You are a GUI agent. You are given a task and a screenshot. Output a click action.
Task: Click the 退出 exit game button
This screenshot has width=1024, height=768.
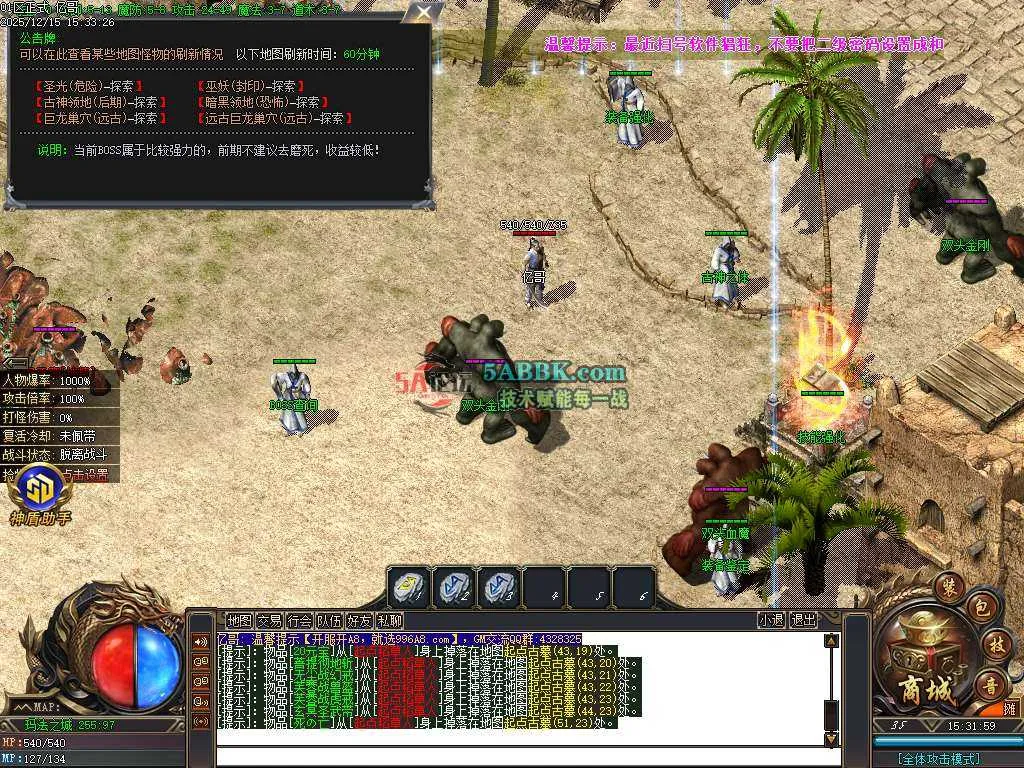click(803, 620)
